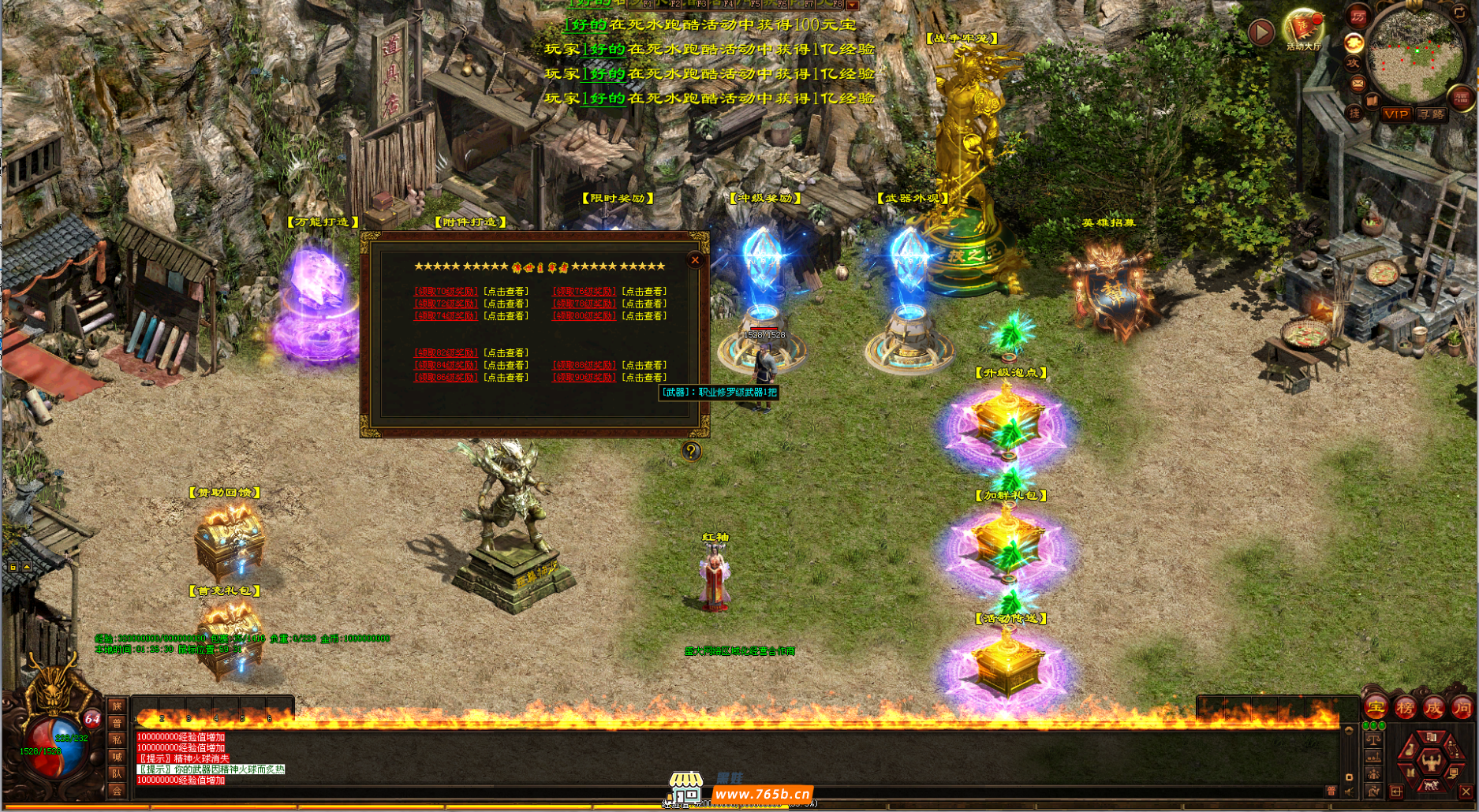Open the VIP panel
1479x812 pixels.
point(1396,114)
